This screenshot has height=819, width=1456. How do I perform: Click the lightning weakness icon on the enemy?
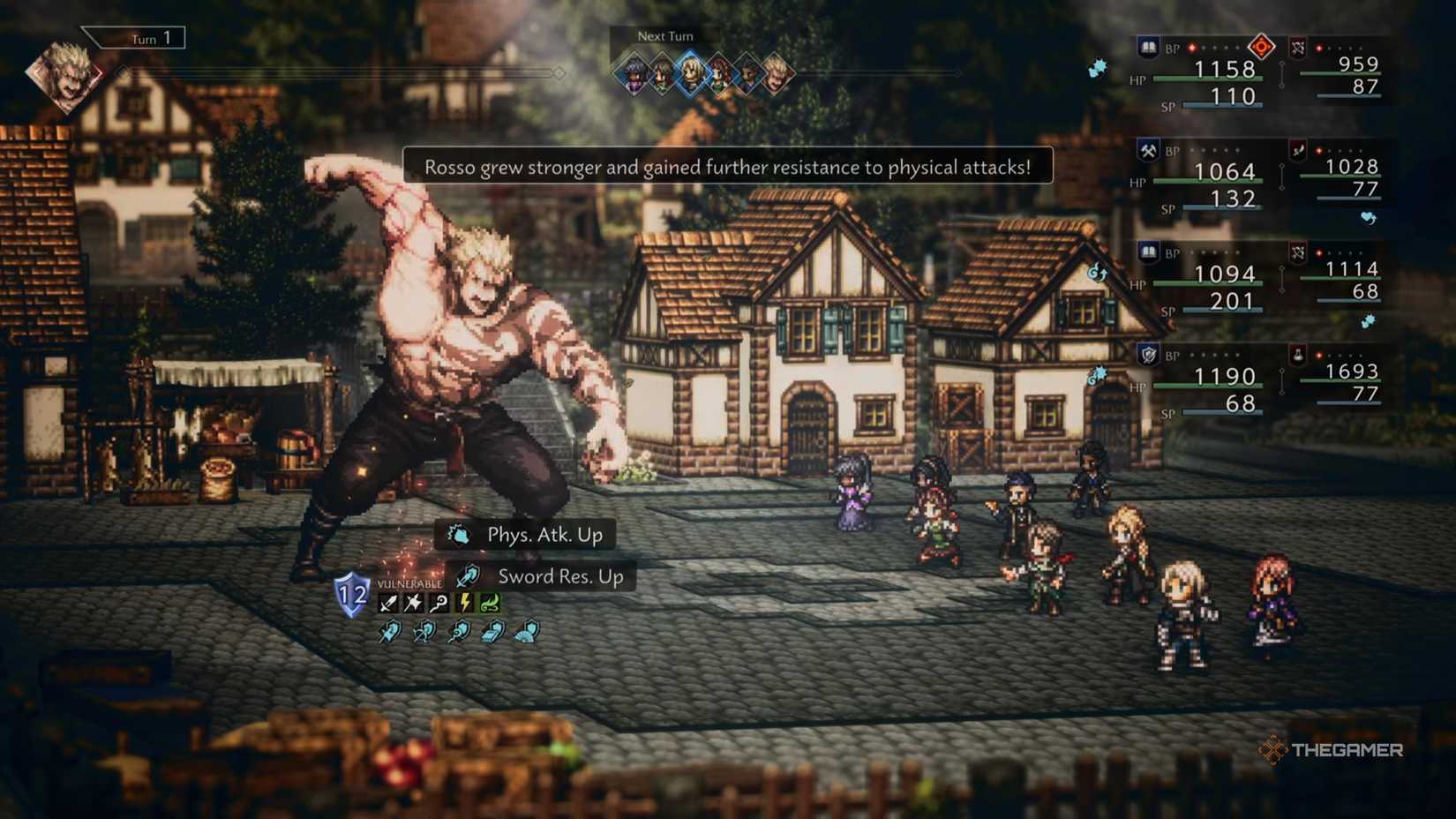tap(465, 601)
